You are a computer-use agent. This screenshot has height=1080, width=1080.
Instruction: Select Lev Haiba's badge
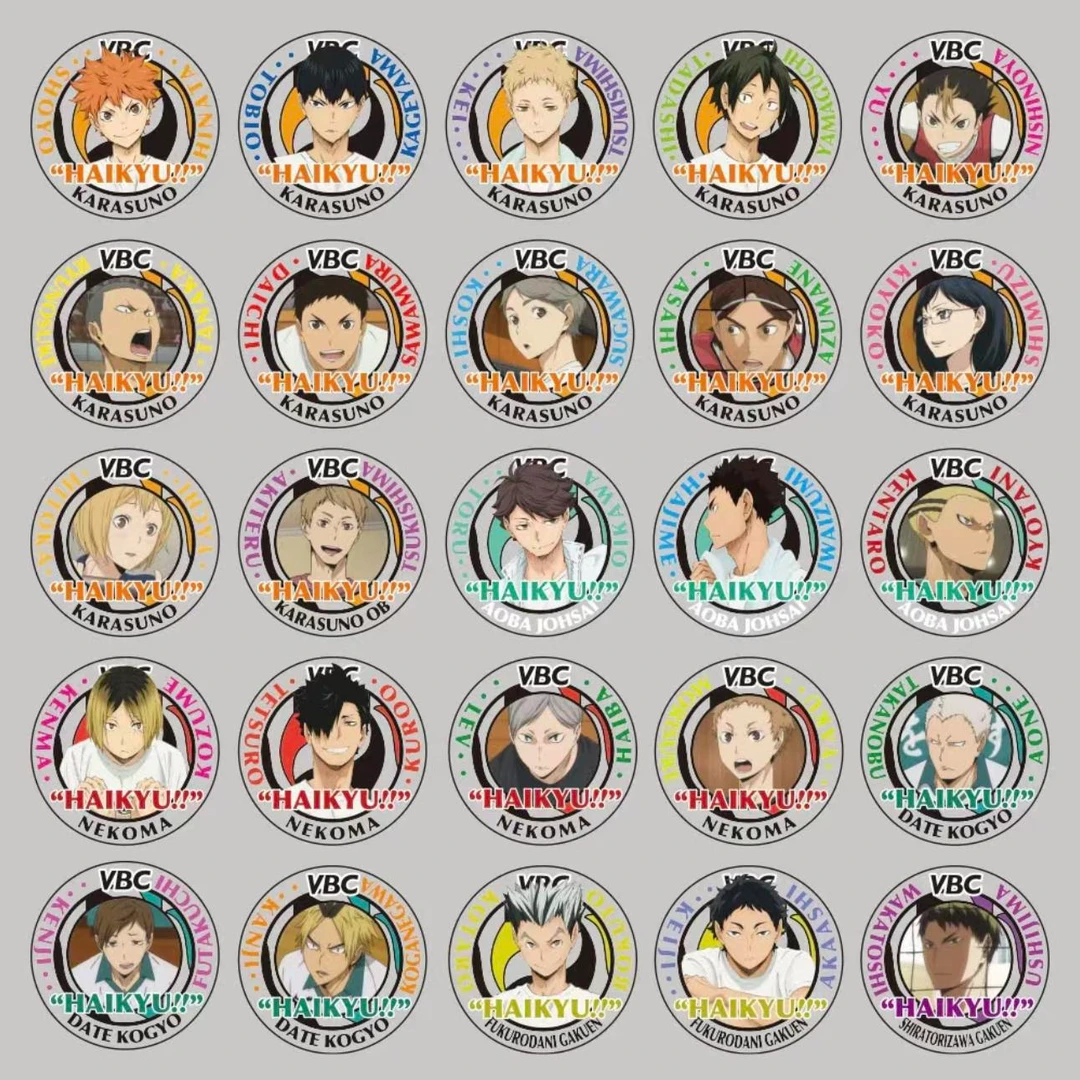pyautogui.click(x=540, y=750)
